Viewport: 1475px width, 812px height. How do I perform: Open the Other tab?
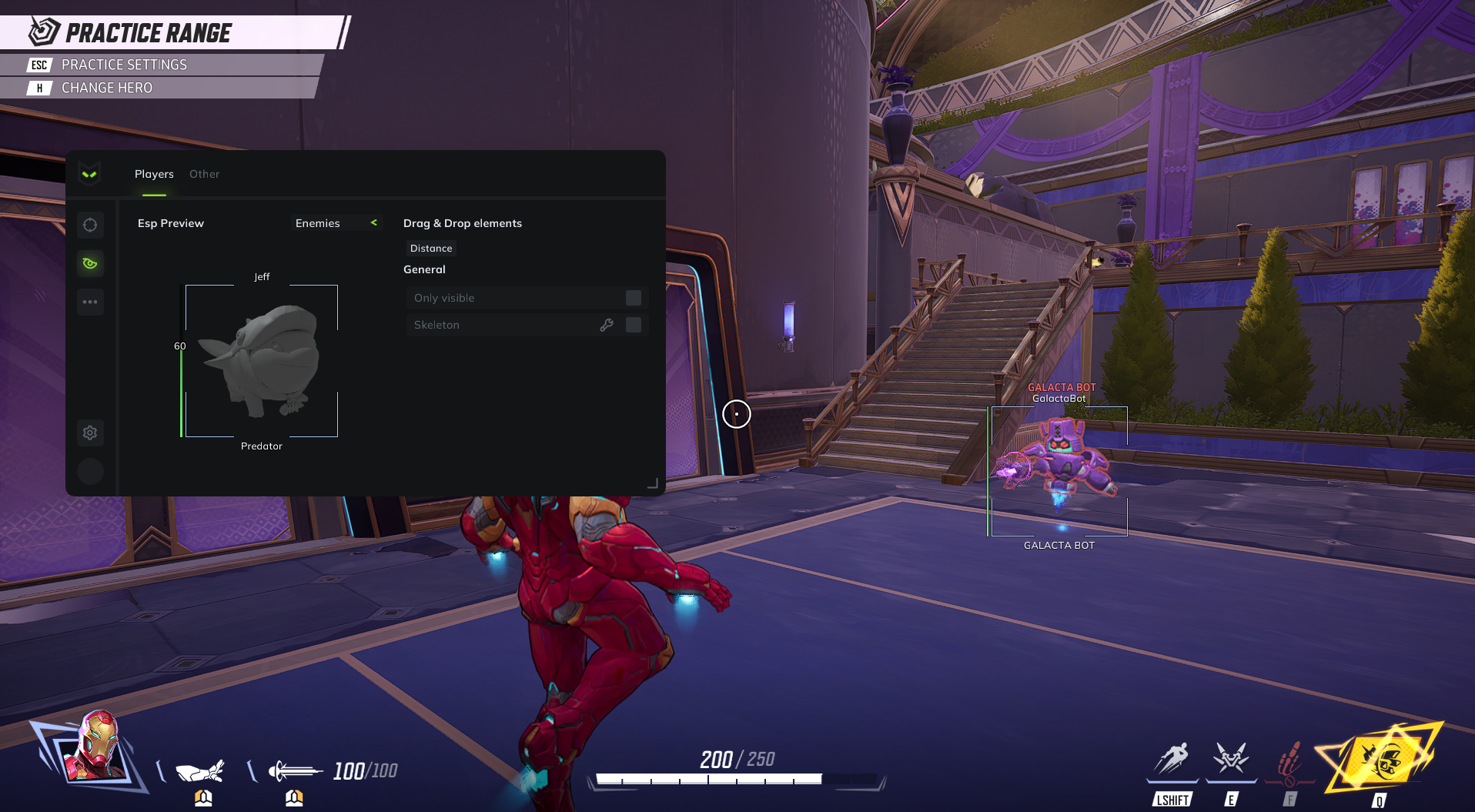tap(204, 174)
